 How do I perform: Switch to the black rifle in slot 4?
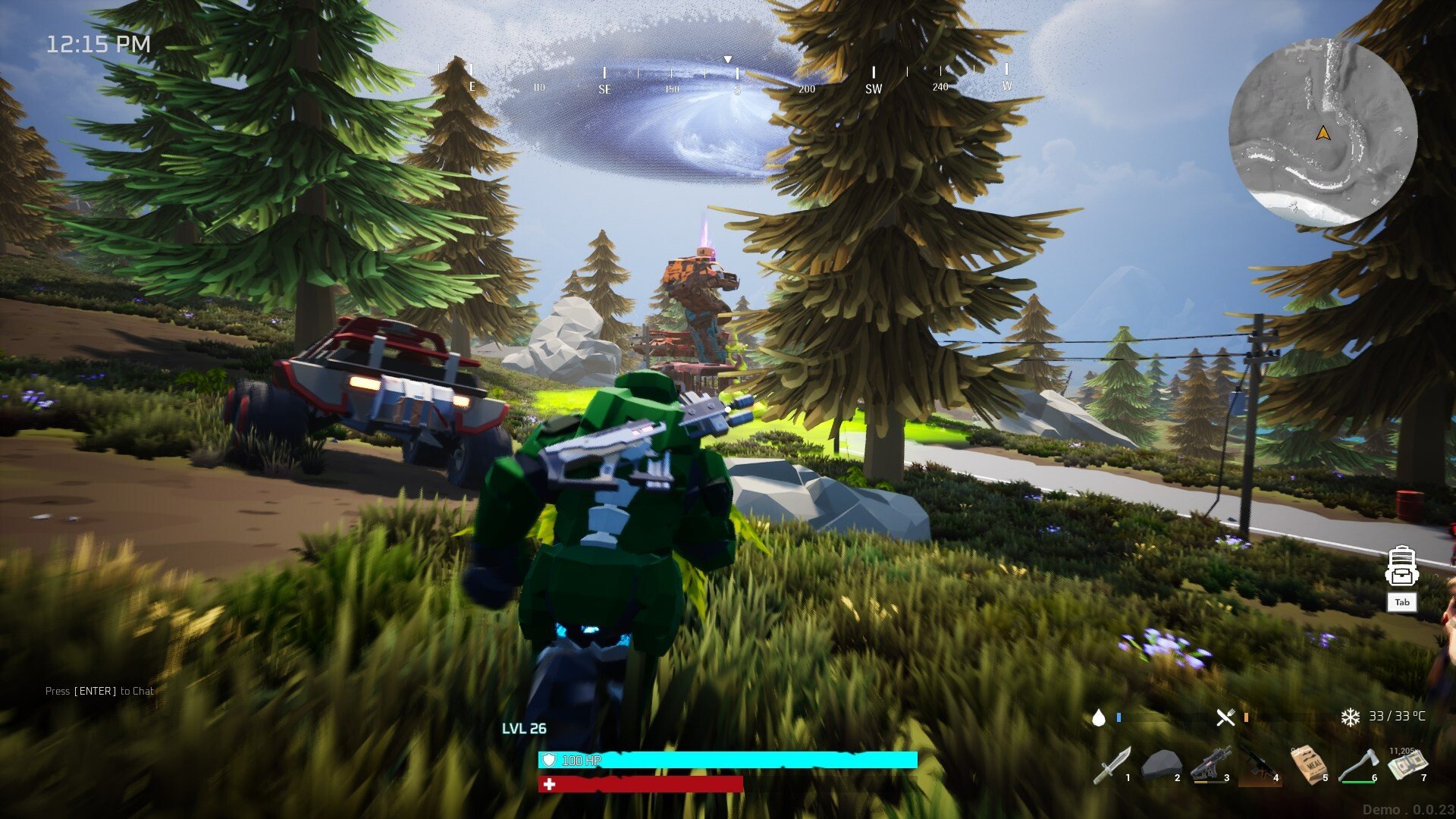[x=1259, y=766]
